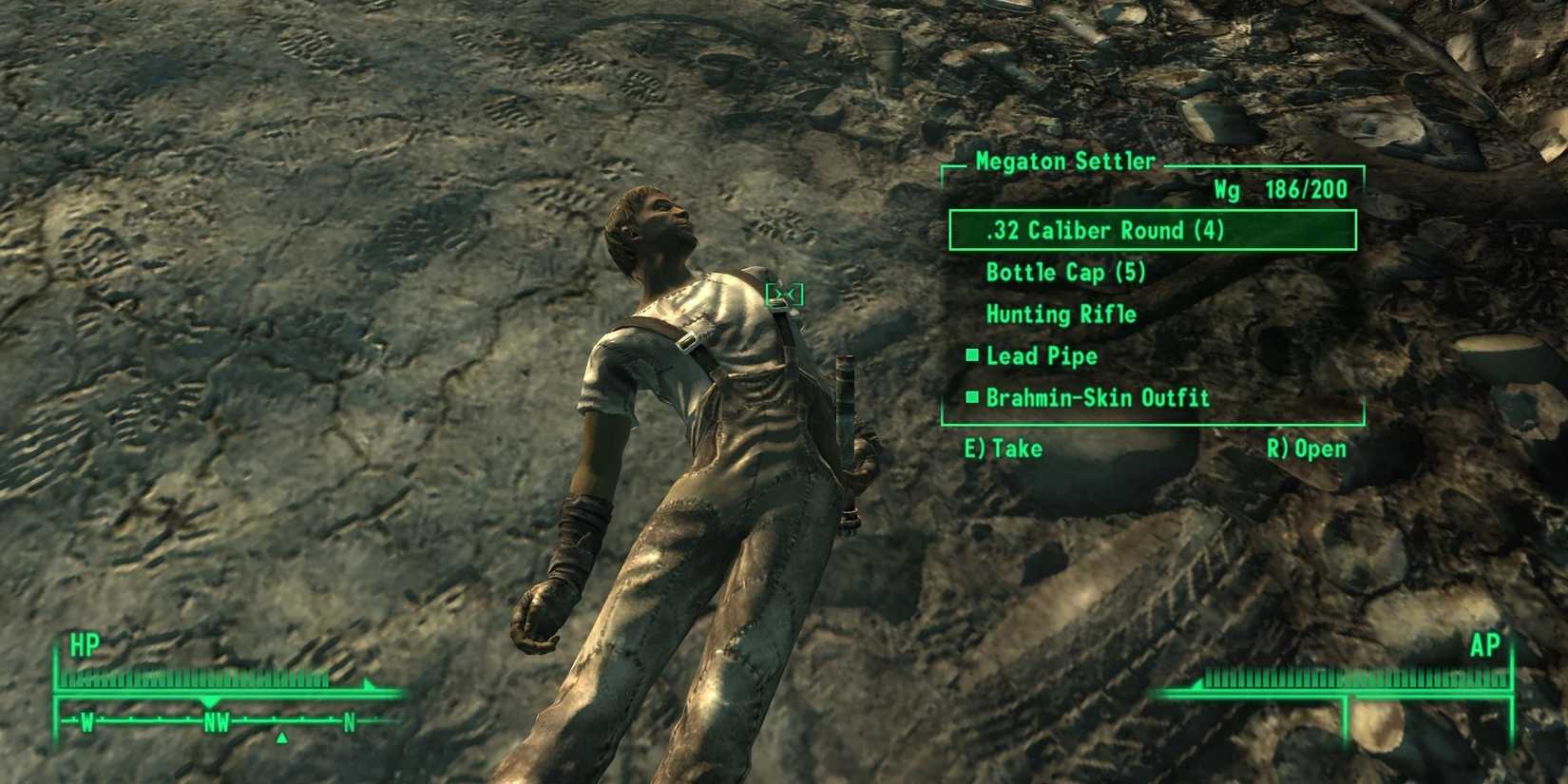Click the Megaton Settler container title
Image resolution: width=1568 pixels, height=784 pixels.
[x=1064, y=162]
